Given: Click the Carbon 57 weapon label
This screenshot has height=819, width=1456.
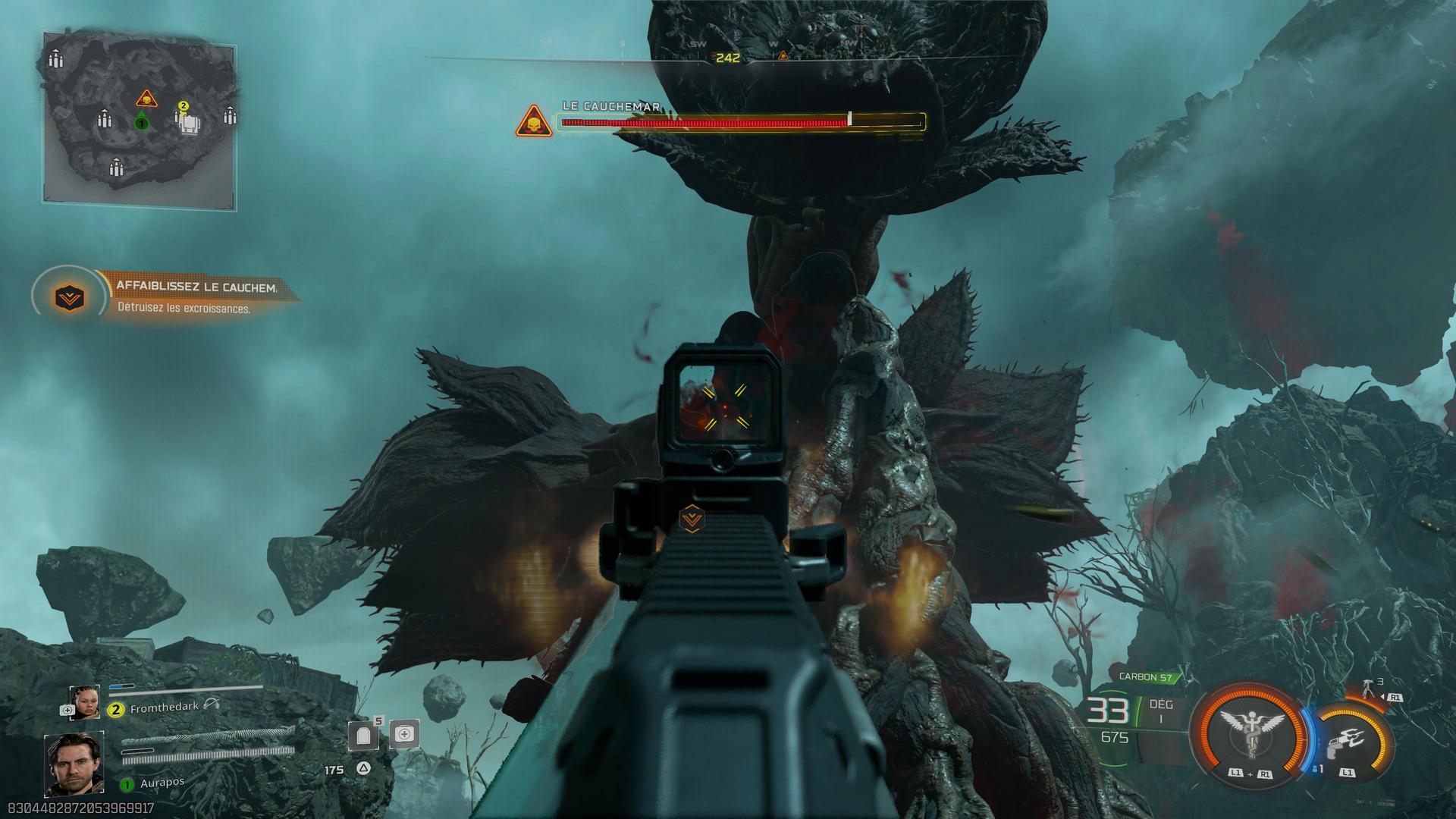Looking at the screenshot, I should (1145, 677).
